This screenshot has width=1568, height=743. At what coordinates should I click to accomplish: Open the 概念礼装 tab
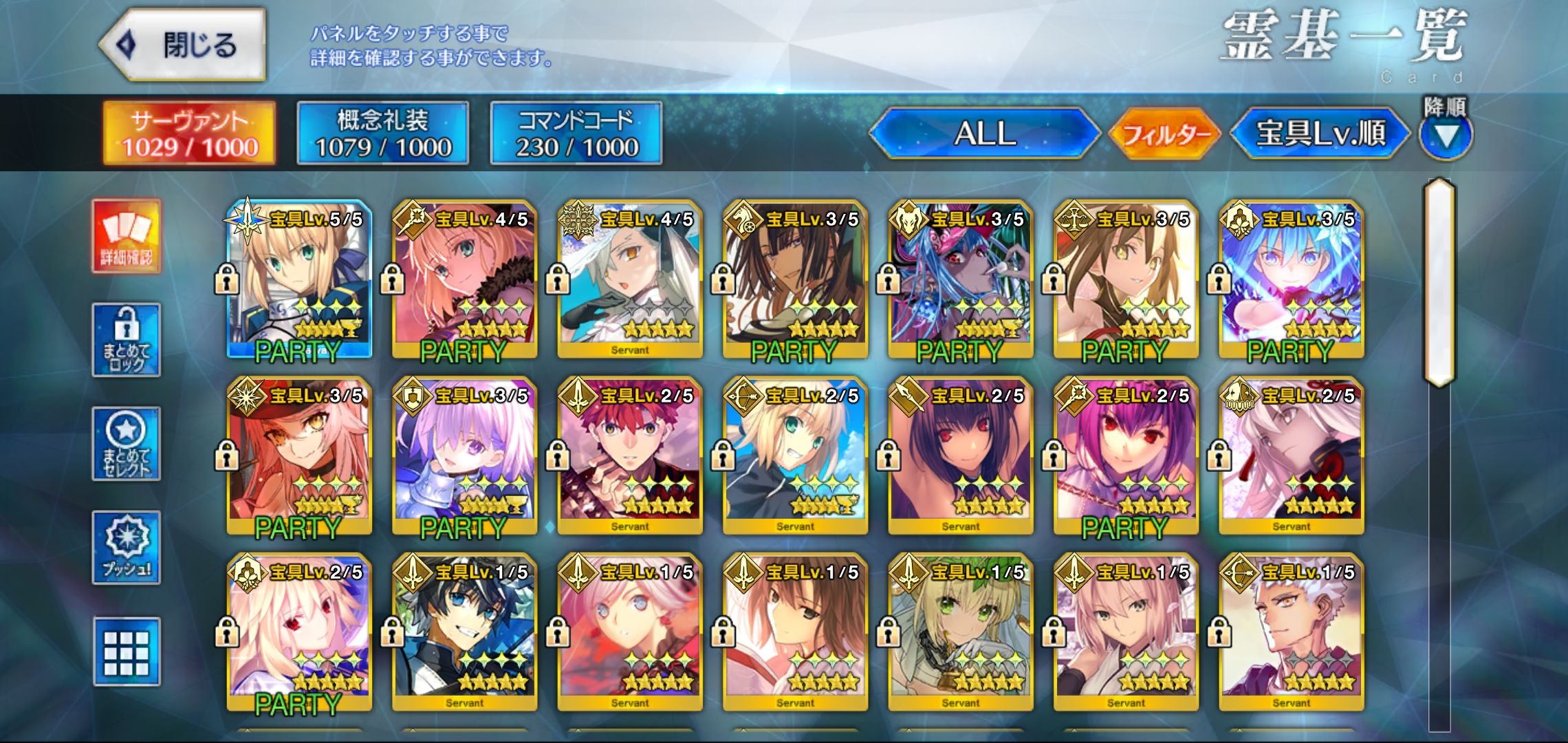coord(383,133)
